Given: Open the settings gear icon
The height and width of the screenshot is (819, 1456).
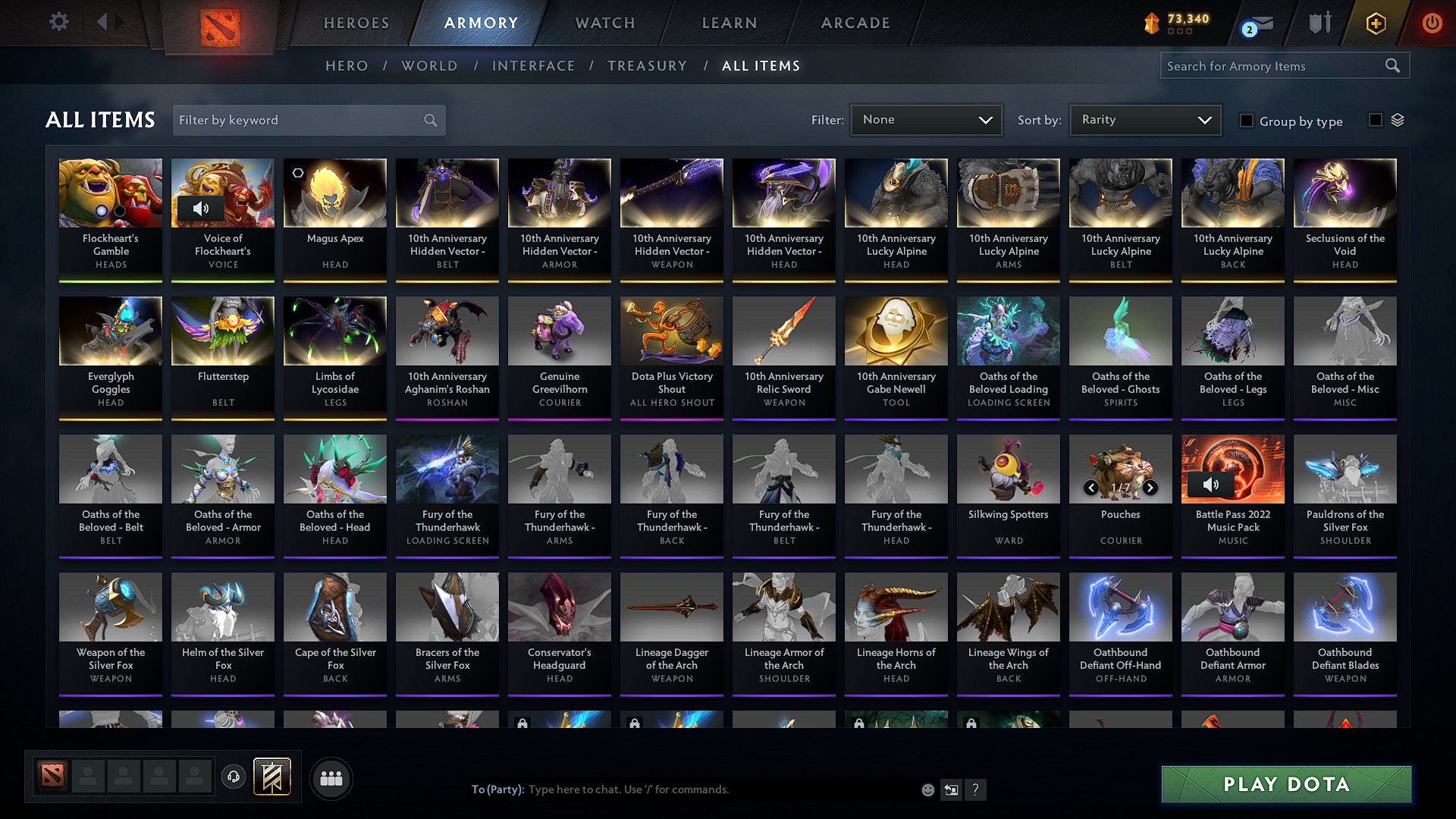Looking at the screenshot, I should click(58, 22).
